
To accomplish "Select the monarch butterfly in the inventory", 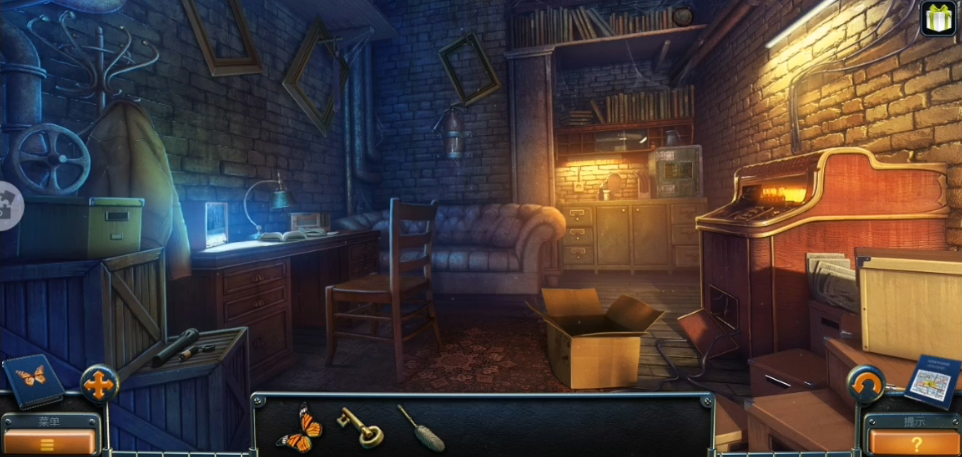I will 299,427.
